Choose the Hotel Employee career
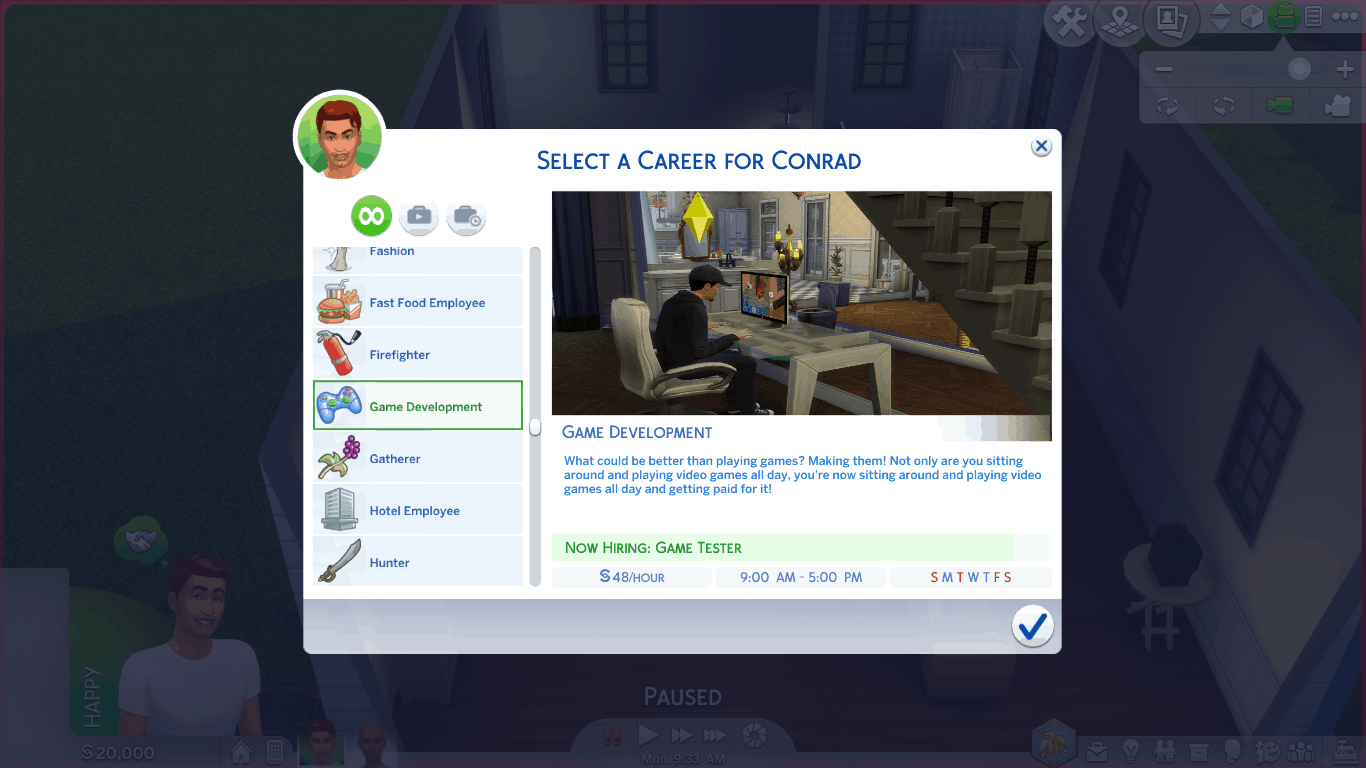 point(418,511)
